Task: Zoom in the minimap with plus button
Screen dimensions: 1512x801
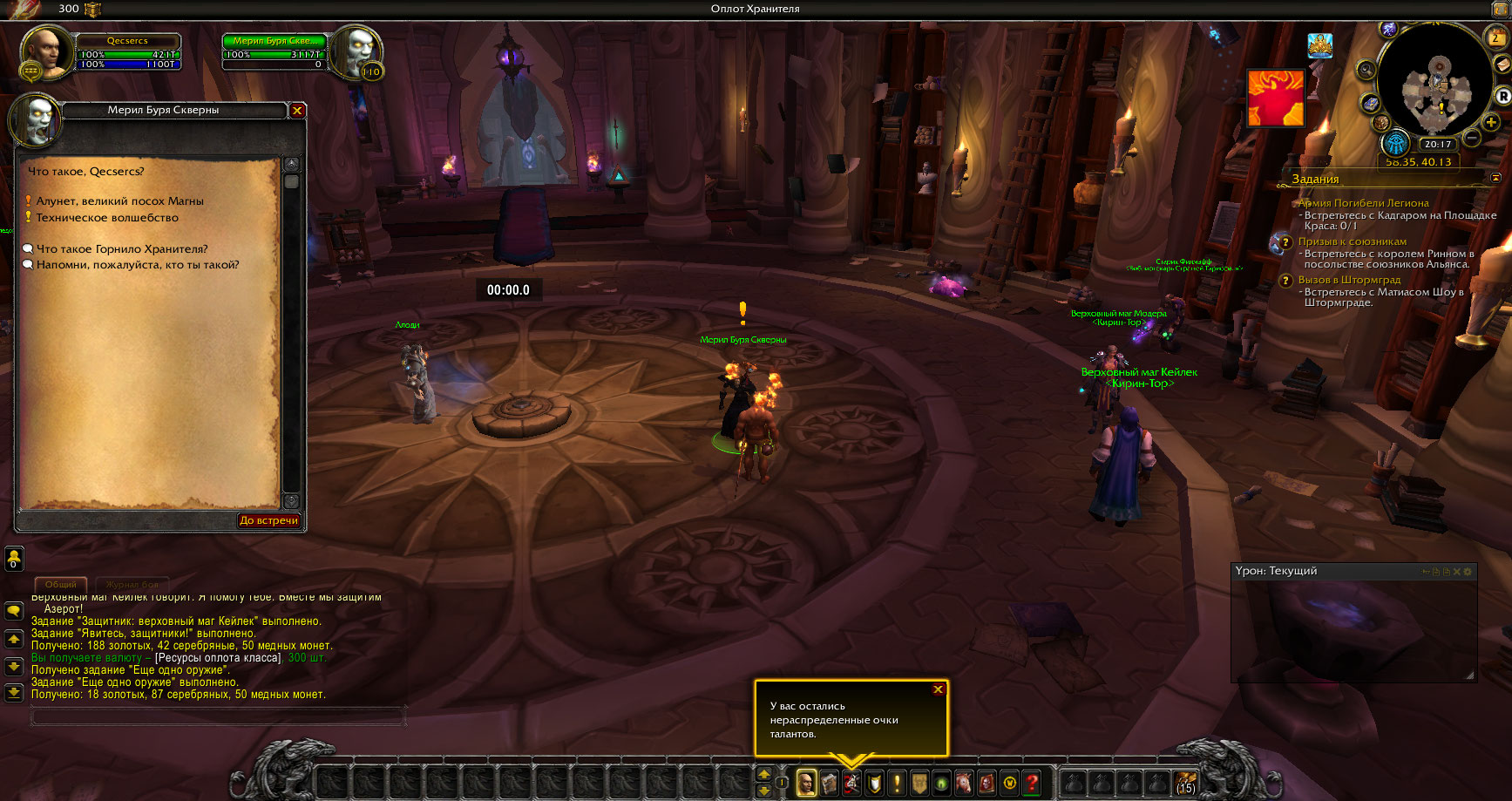Action: point(1491,123)
